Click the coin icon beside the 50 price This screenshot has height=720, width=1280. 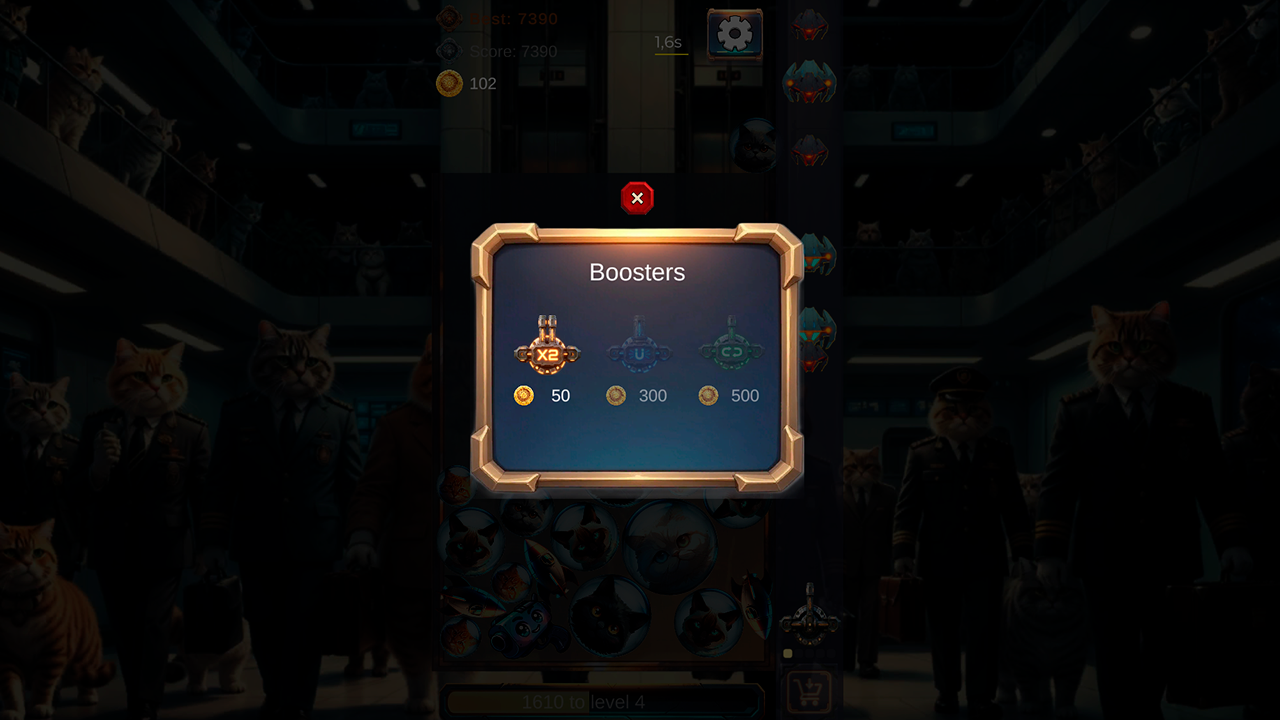click(522, 396)
